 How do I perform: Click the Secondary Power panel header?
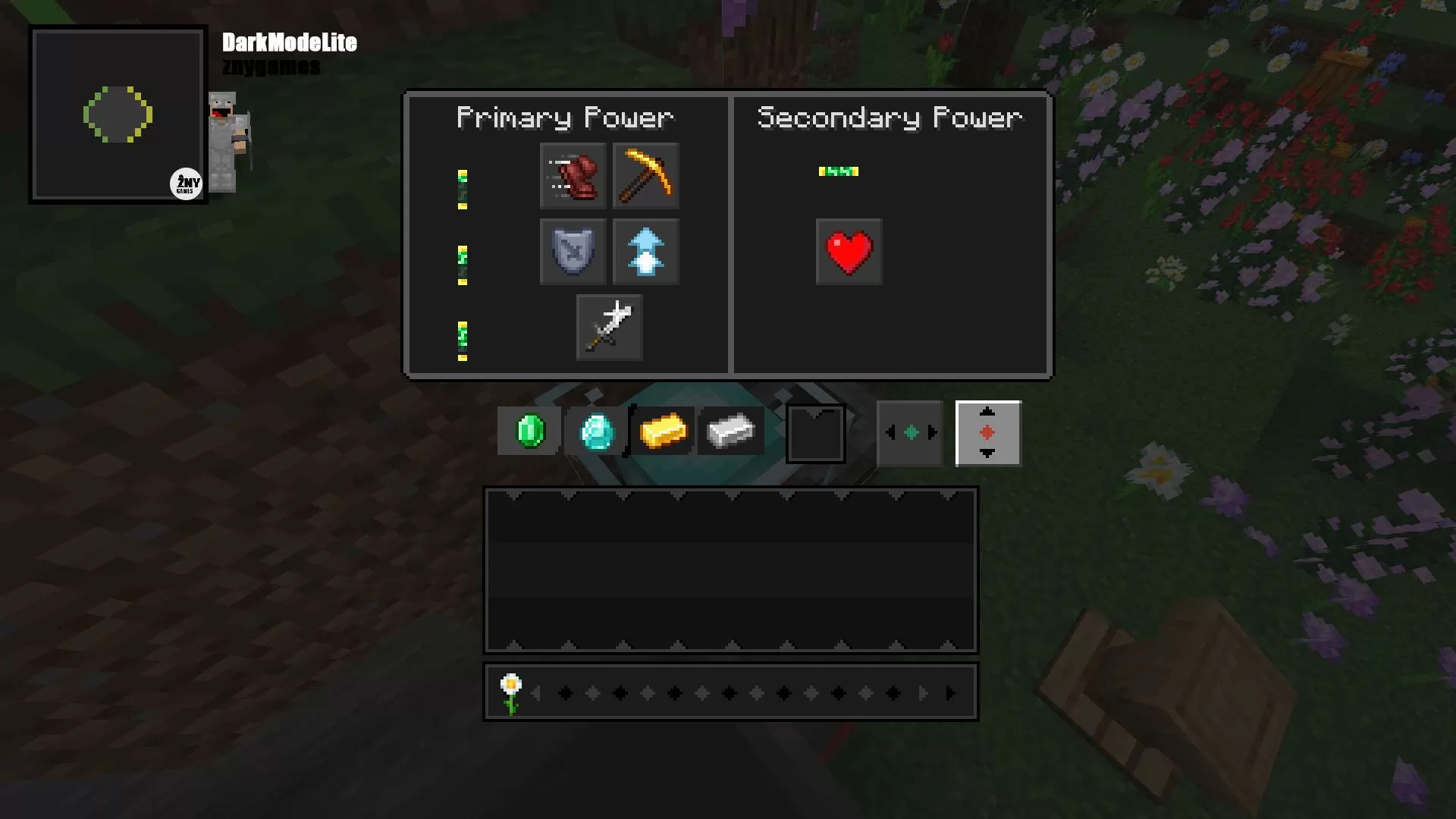[890, 117]
